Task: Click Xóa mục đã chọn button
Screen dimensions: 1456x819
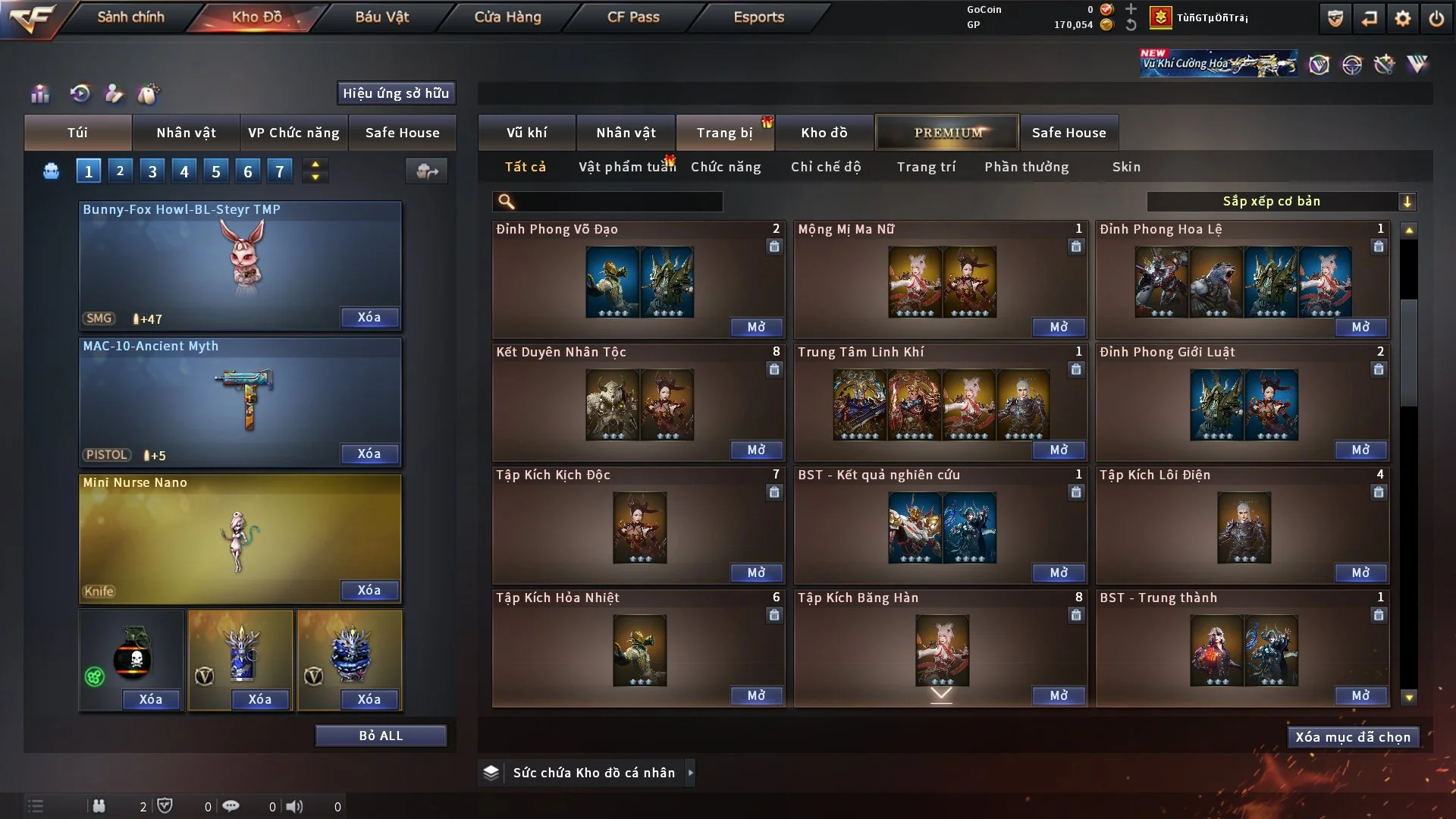Action: 1353,737
